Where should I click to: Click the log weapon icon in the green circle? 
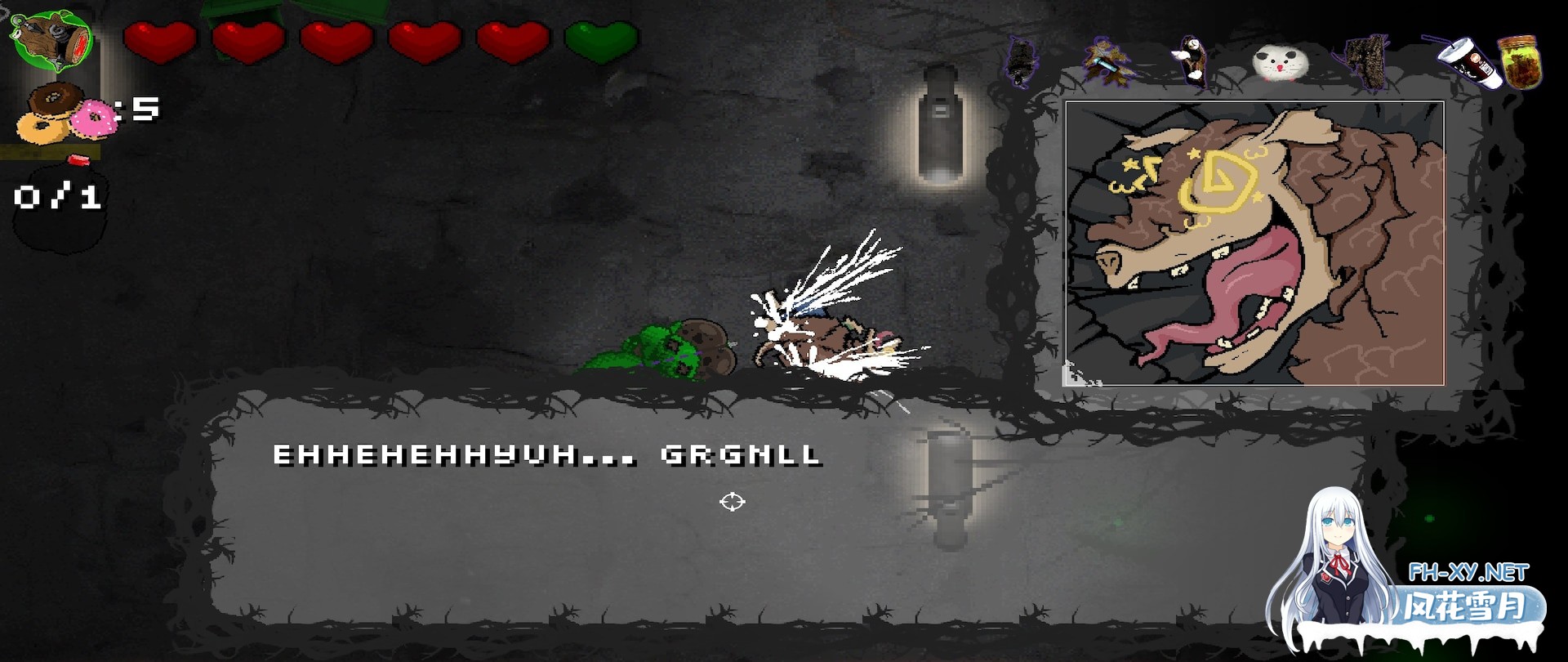click(52, 41)
